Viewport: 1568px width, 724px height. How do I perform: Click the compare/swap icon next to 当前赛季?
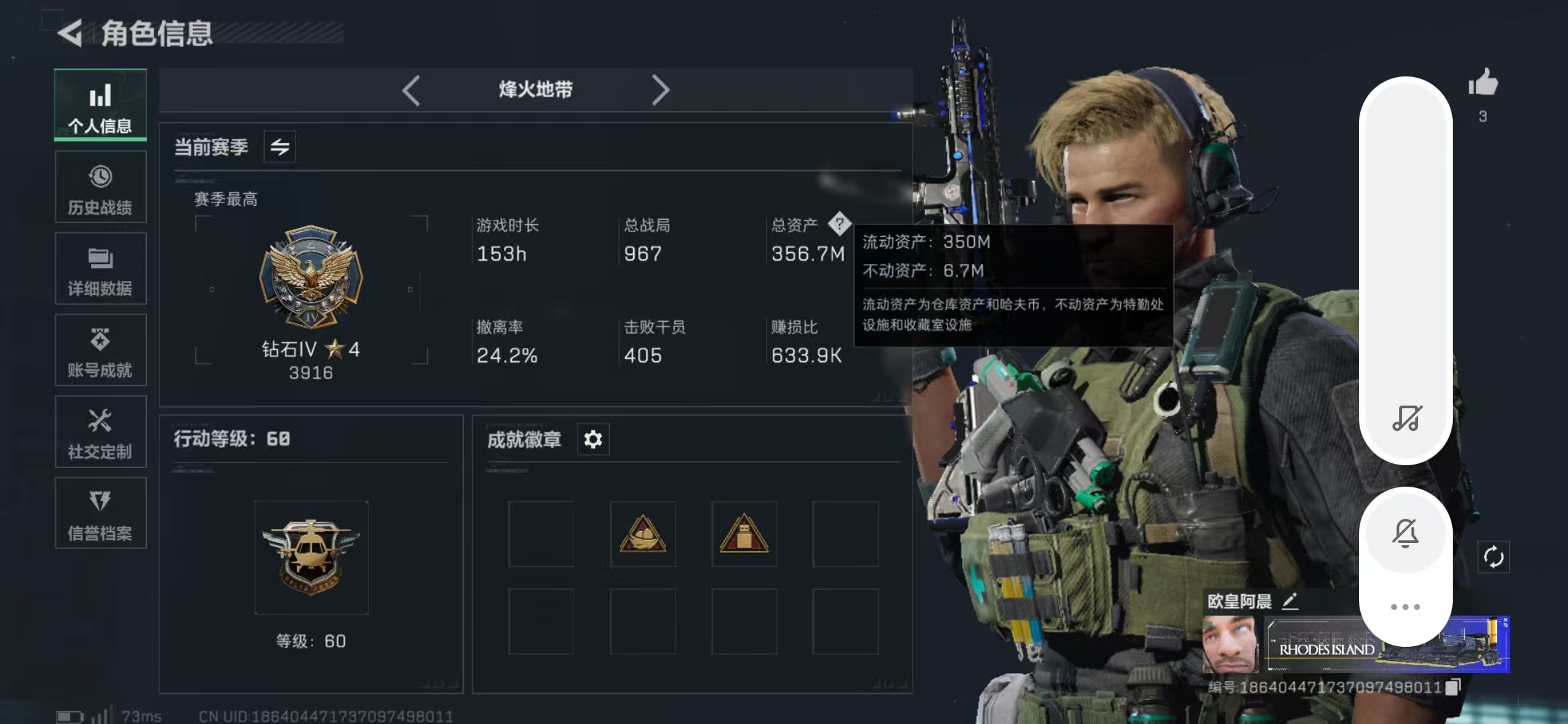coord(279,147)
